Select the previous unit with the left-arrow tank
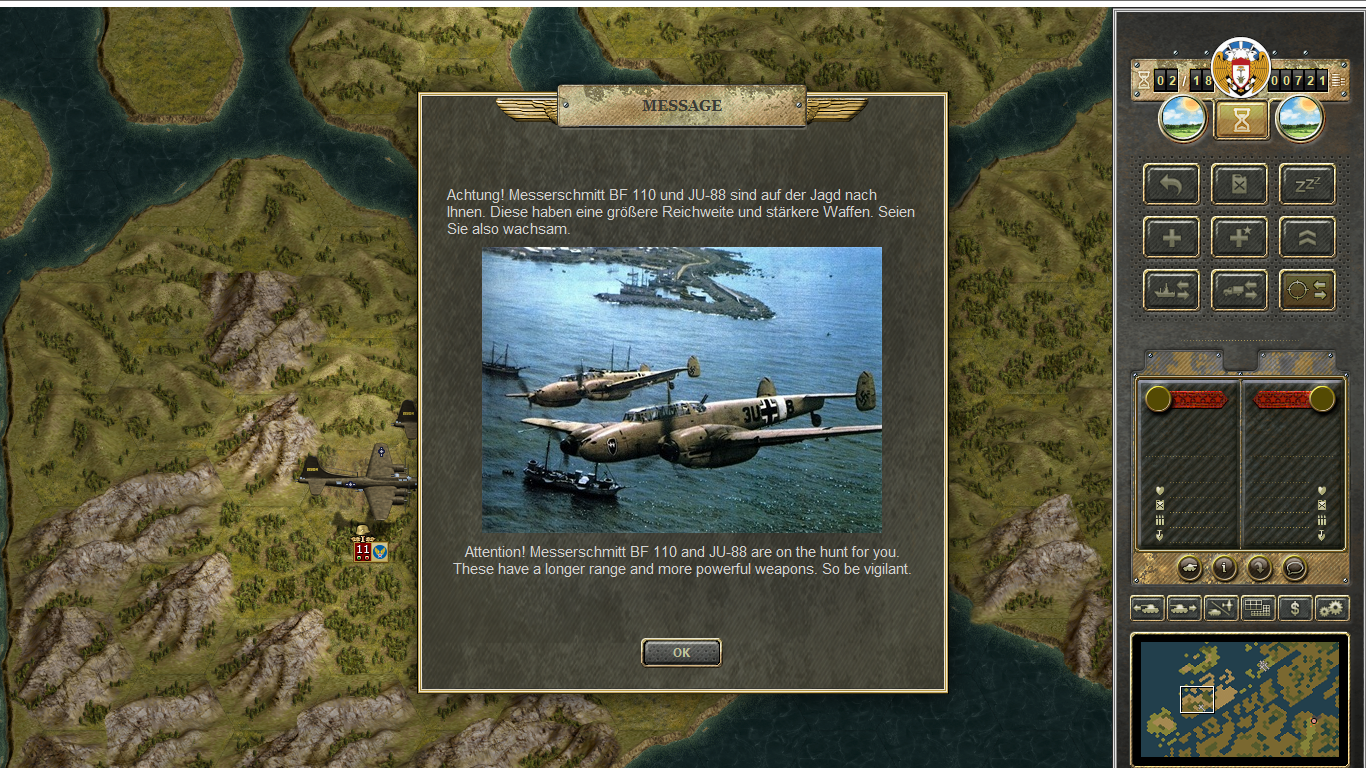Image resolution: width=1366 pixels, height=768 pixels. point(1146,608)
